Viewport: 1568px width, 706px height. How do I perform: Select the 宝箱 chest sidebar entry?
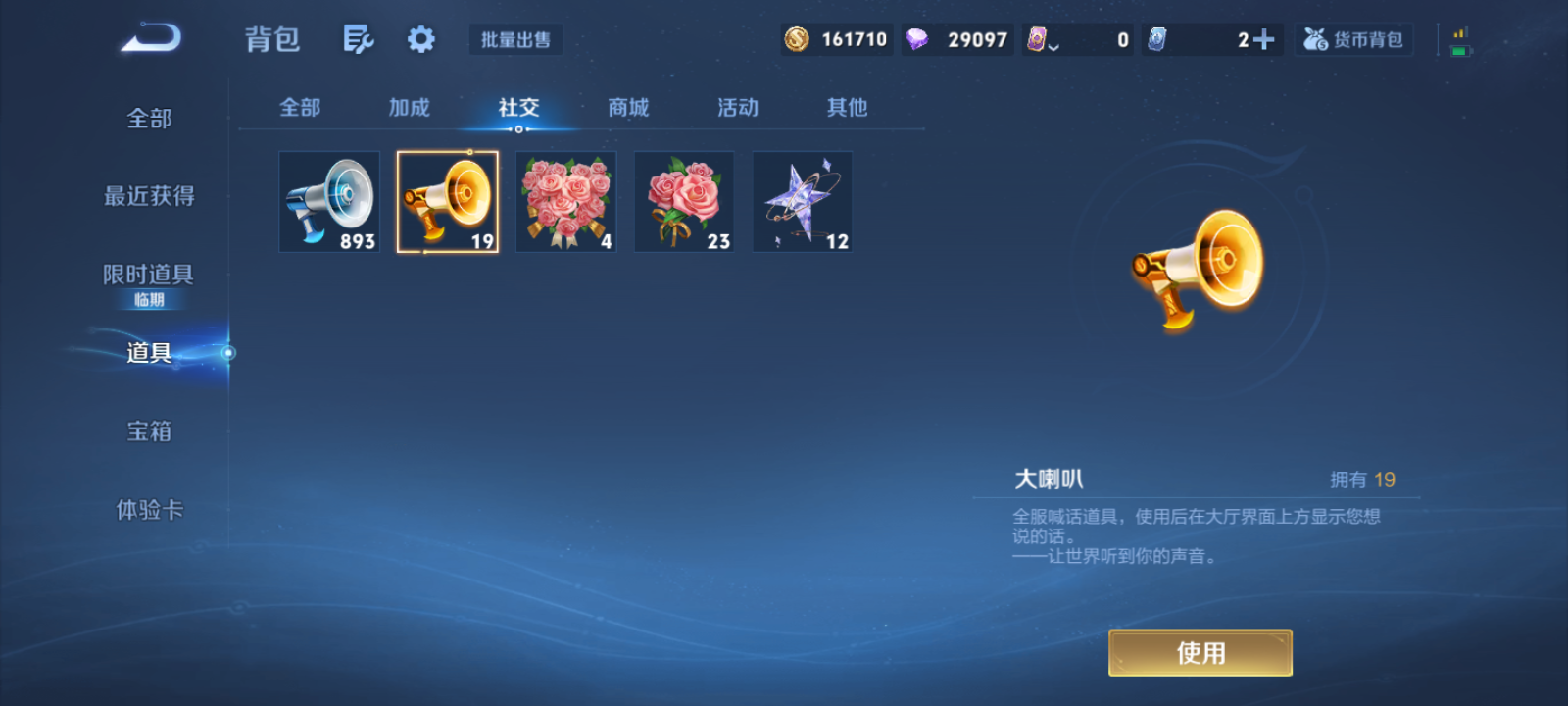click(x=147, y=431)
